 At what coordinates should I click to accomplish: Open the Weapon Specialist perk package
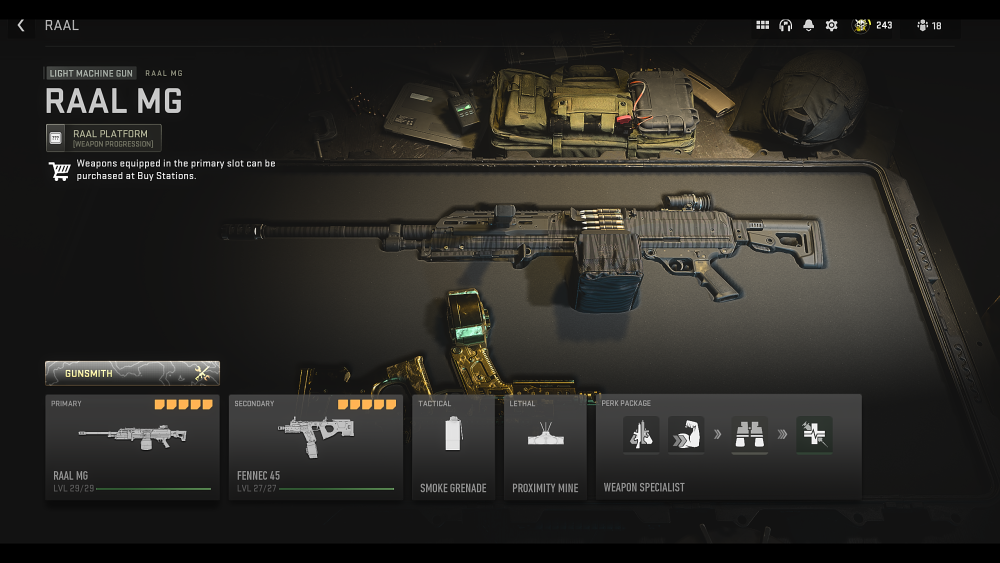pos(728,447)
